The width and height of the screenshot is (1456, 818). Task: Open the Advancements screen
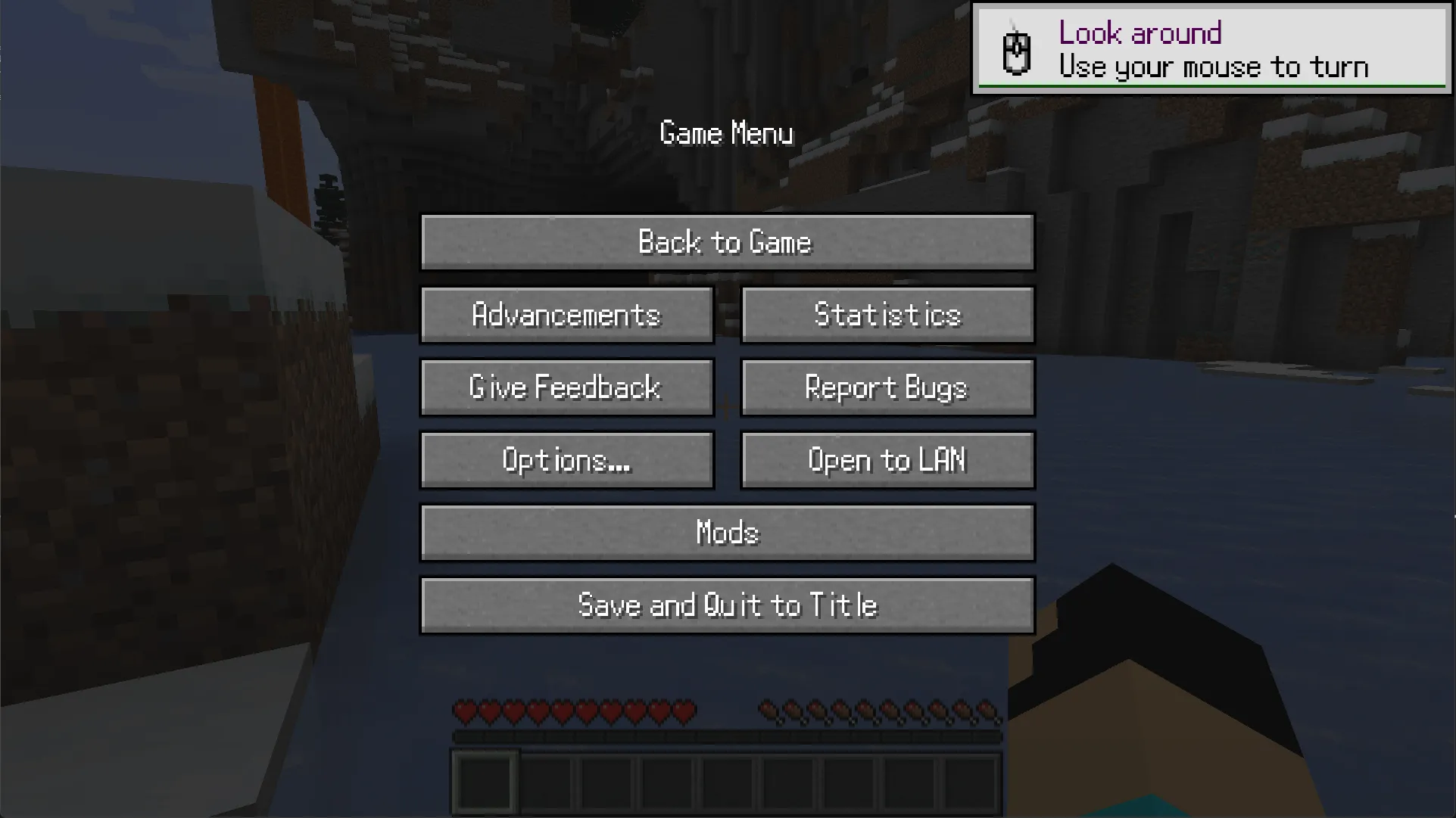[566, 315]
